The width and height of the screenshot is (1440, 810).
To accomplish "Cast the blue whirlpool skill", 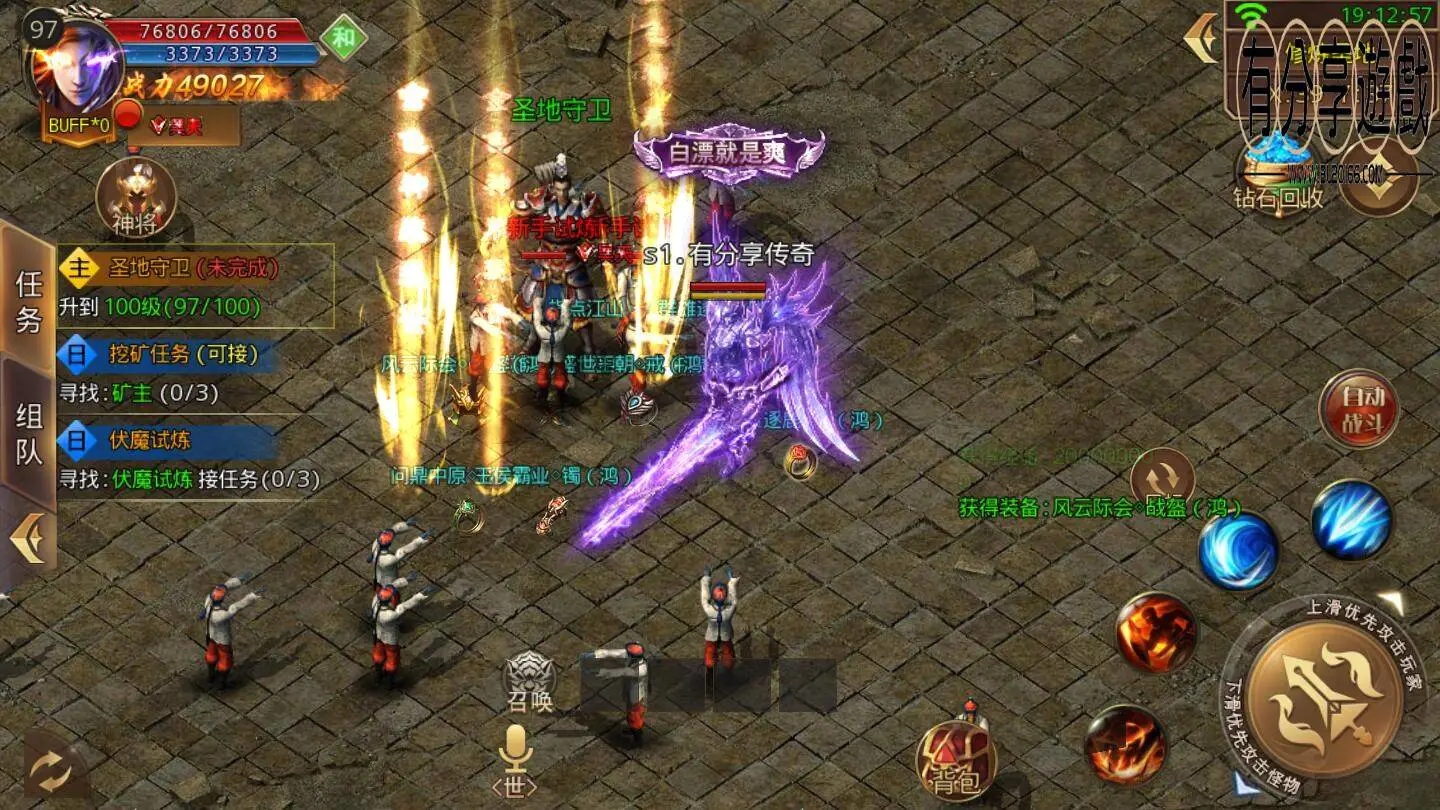I will tap(1238, 548).
